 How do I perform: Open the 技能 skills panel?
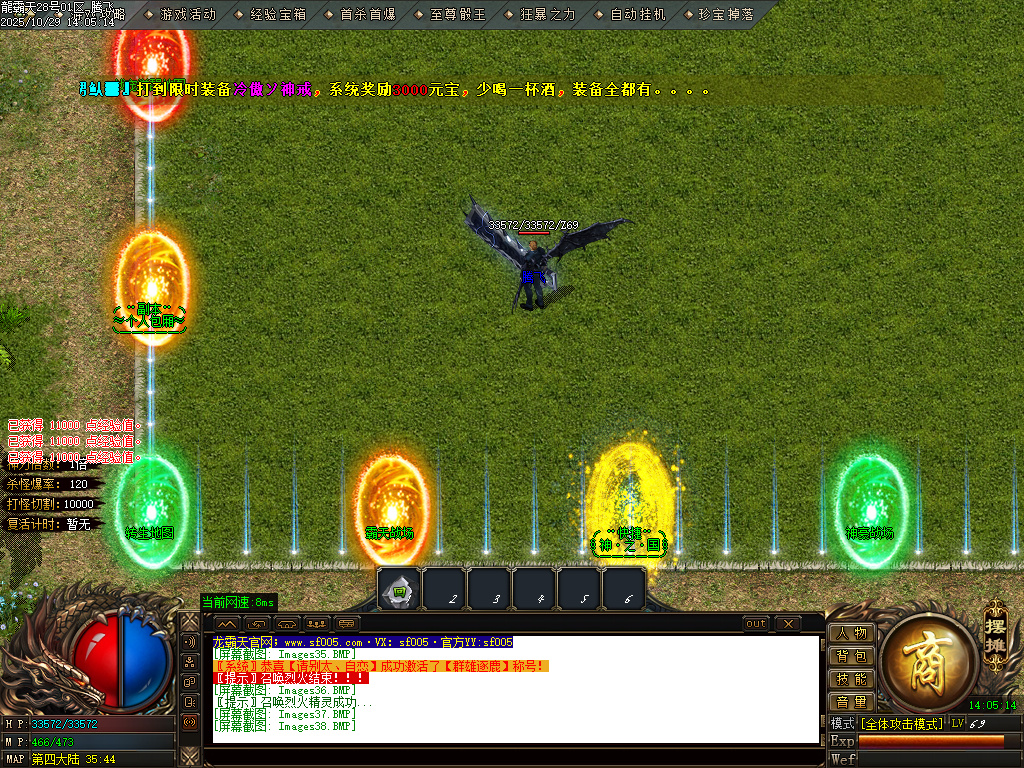point(851,679)
